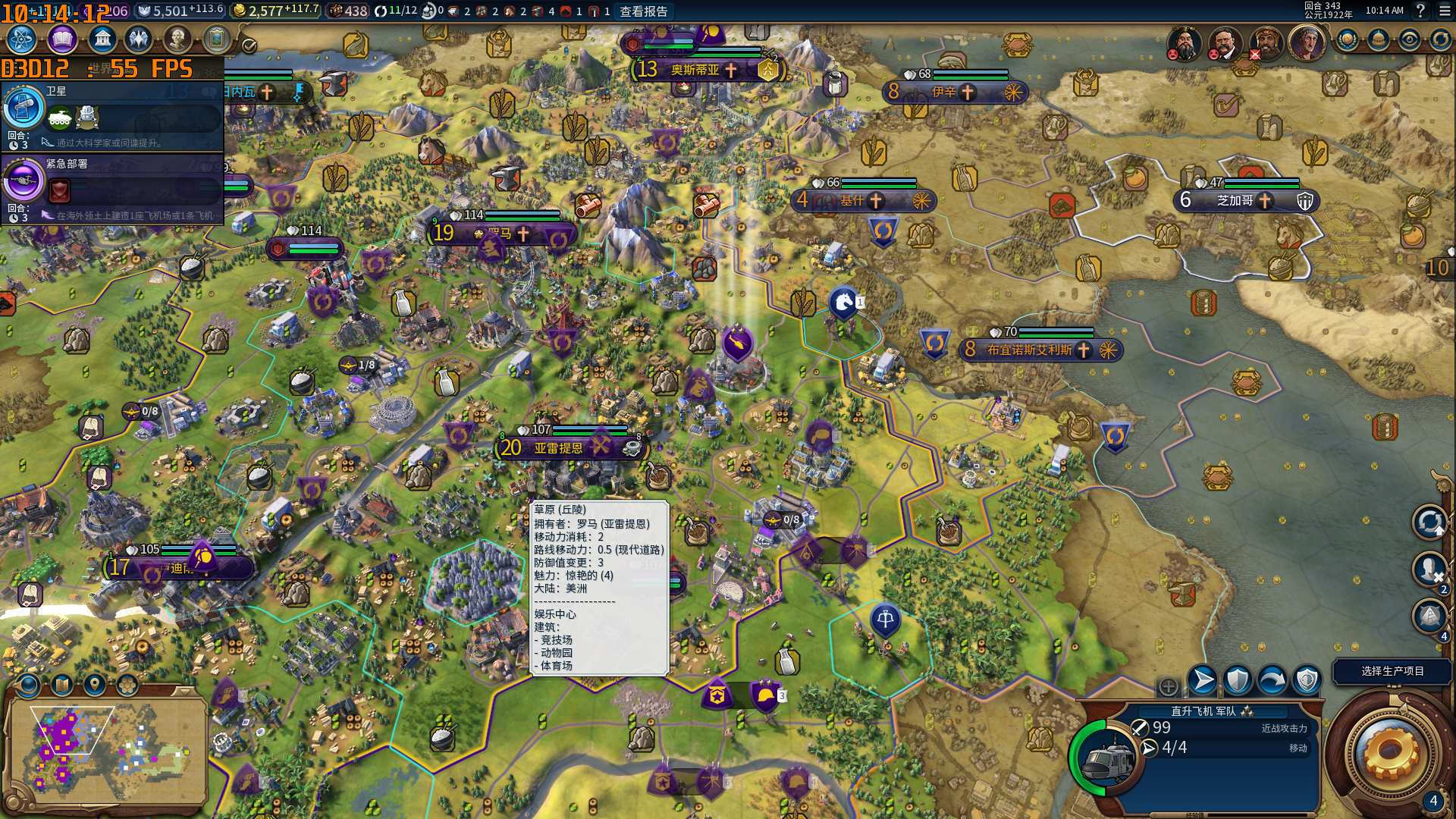
Task: Open the world rankings globe icon
Action: tap(1348, 39)
